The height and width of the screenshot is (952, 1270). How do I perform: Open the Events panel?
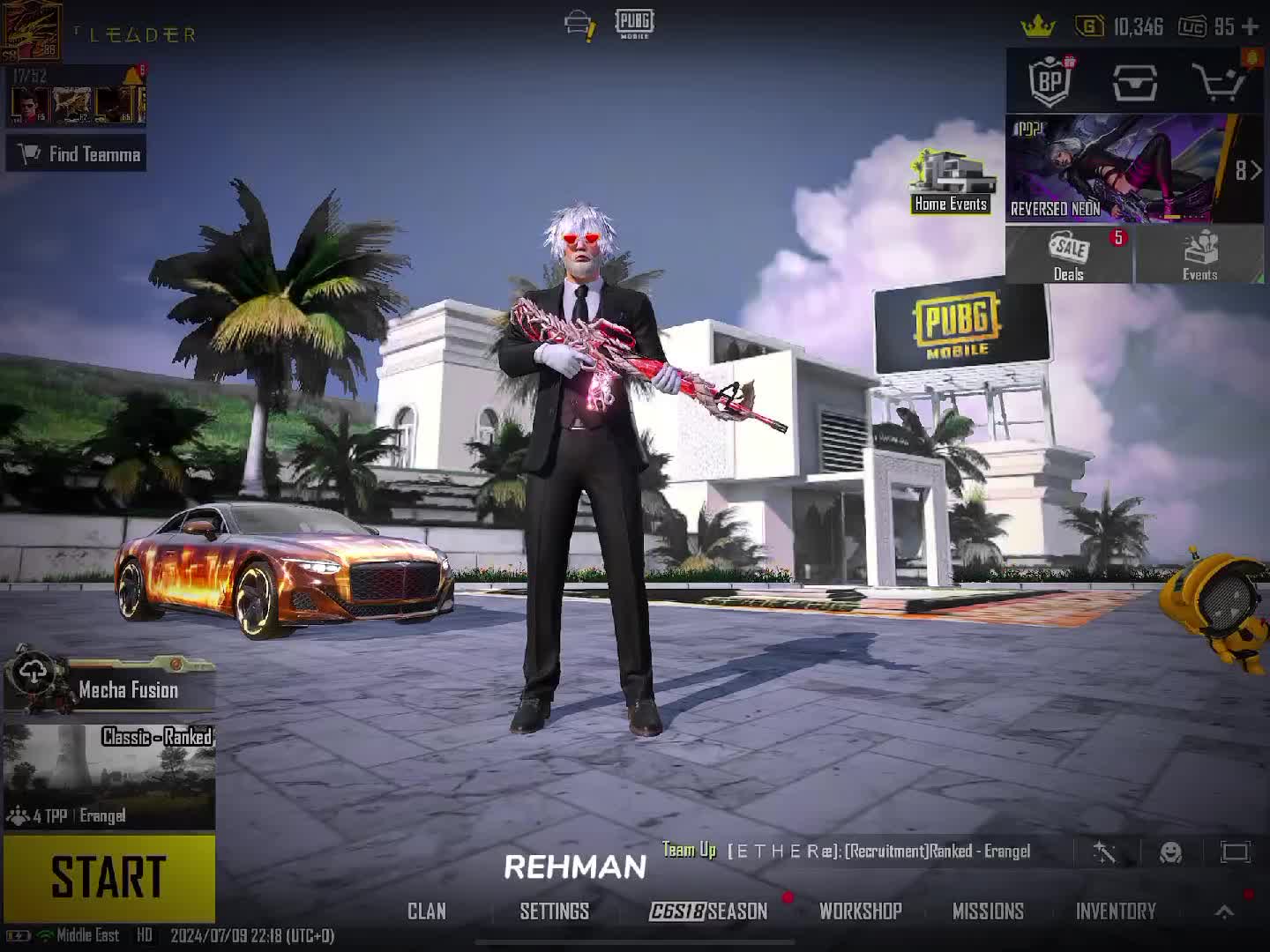[1199, 255]
